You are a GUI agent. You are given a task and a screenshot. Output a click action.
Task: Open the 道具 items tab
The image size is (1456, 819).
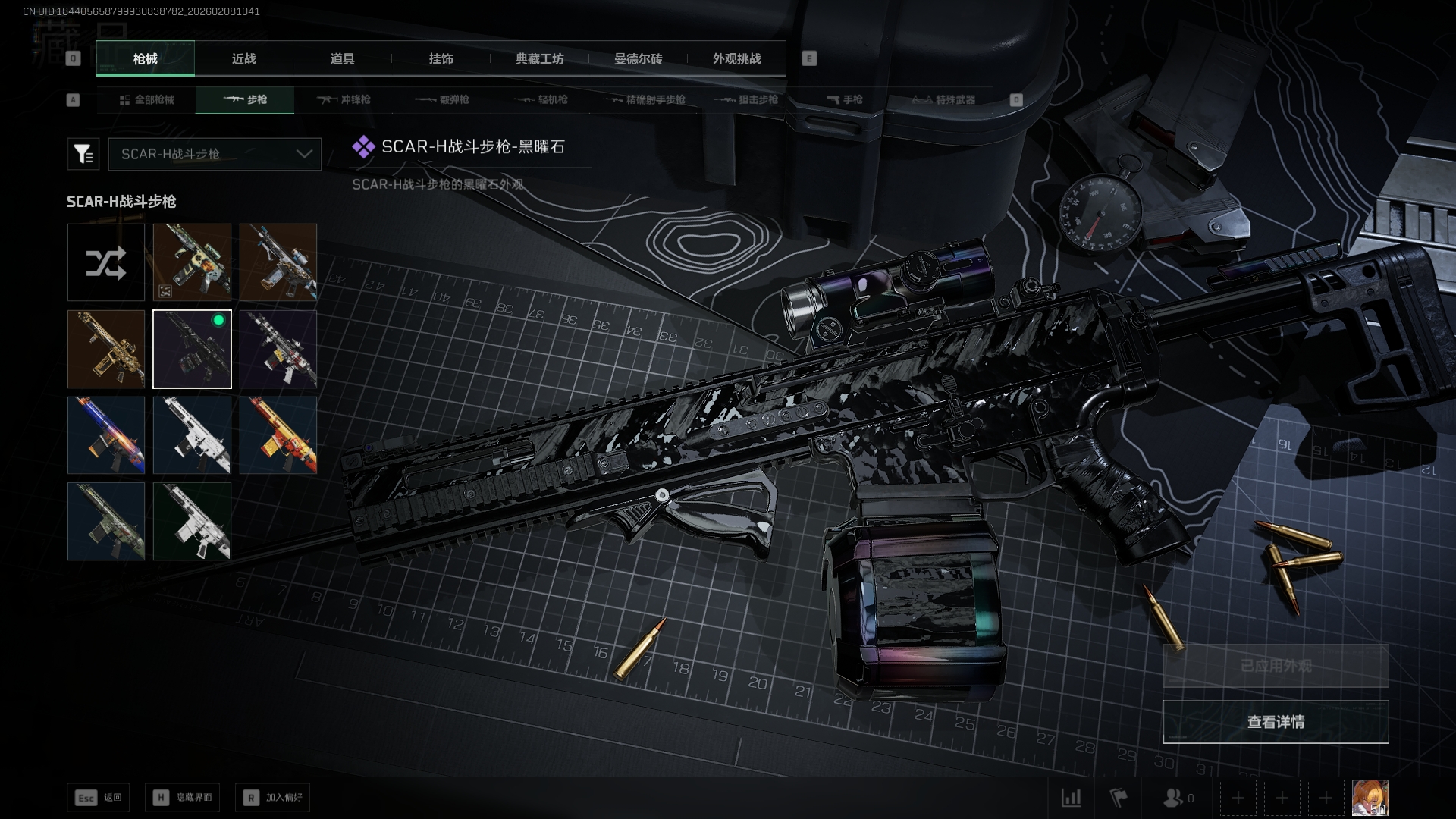click(x=342, y=58)
